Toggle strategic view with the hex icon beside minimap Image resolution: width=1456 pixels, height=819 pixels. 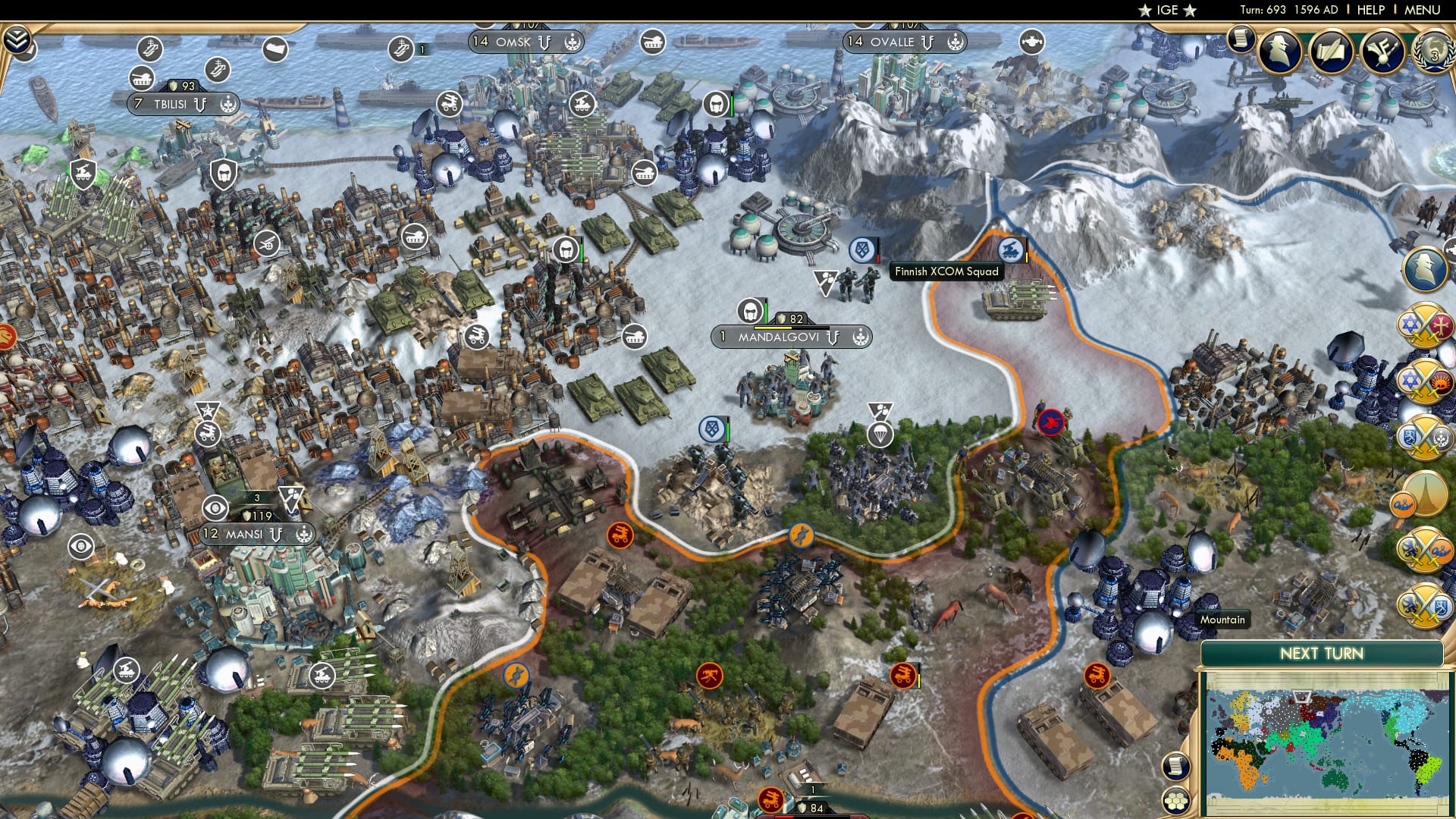tap(1176, 800)
